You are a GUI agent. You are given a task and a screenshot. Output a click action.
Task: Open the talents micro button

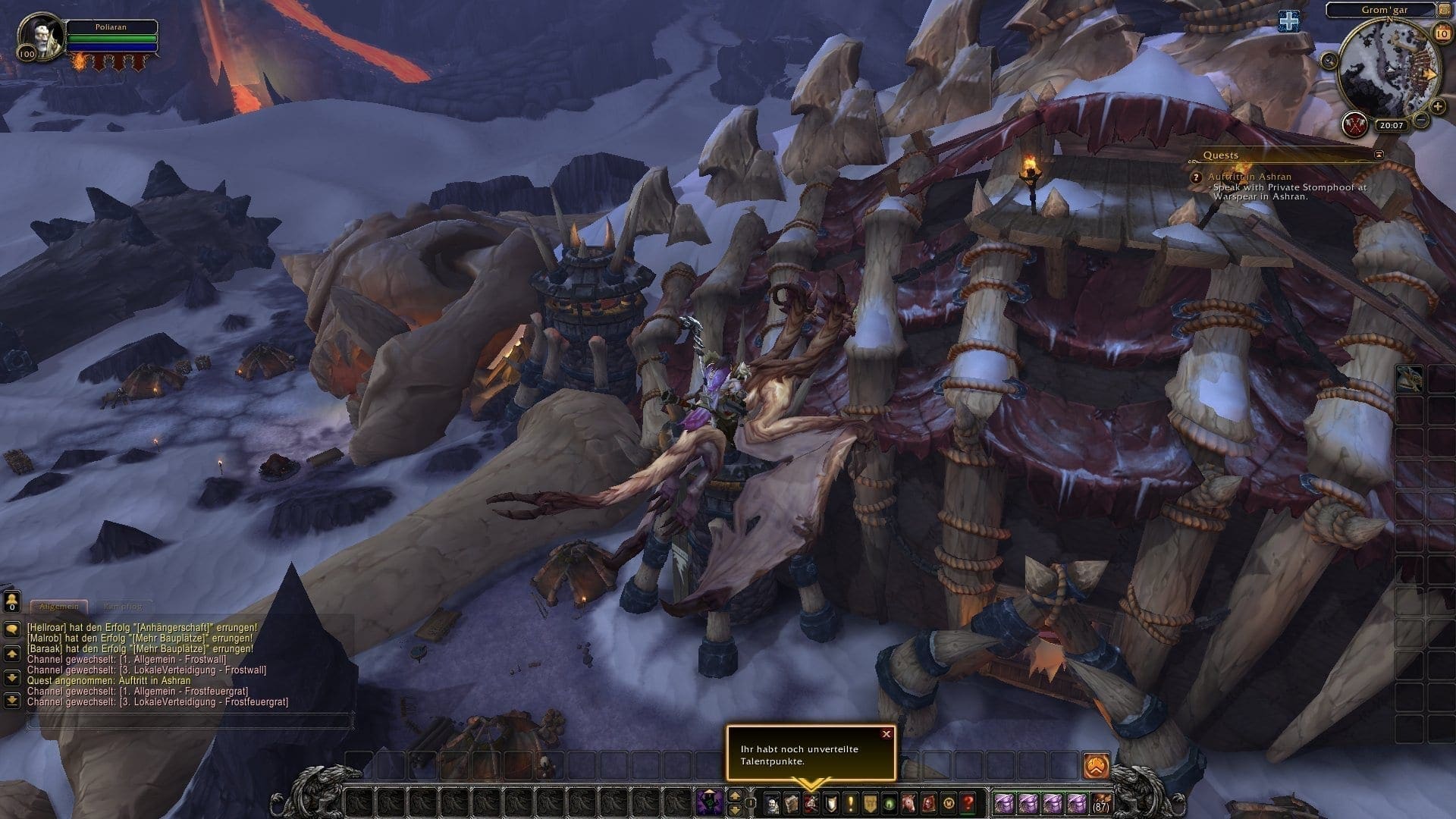(811, 802)
